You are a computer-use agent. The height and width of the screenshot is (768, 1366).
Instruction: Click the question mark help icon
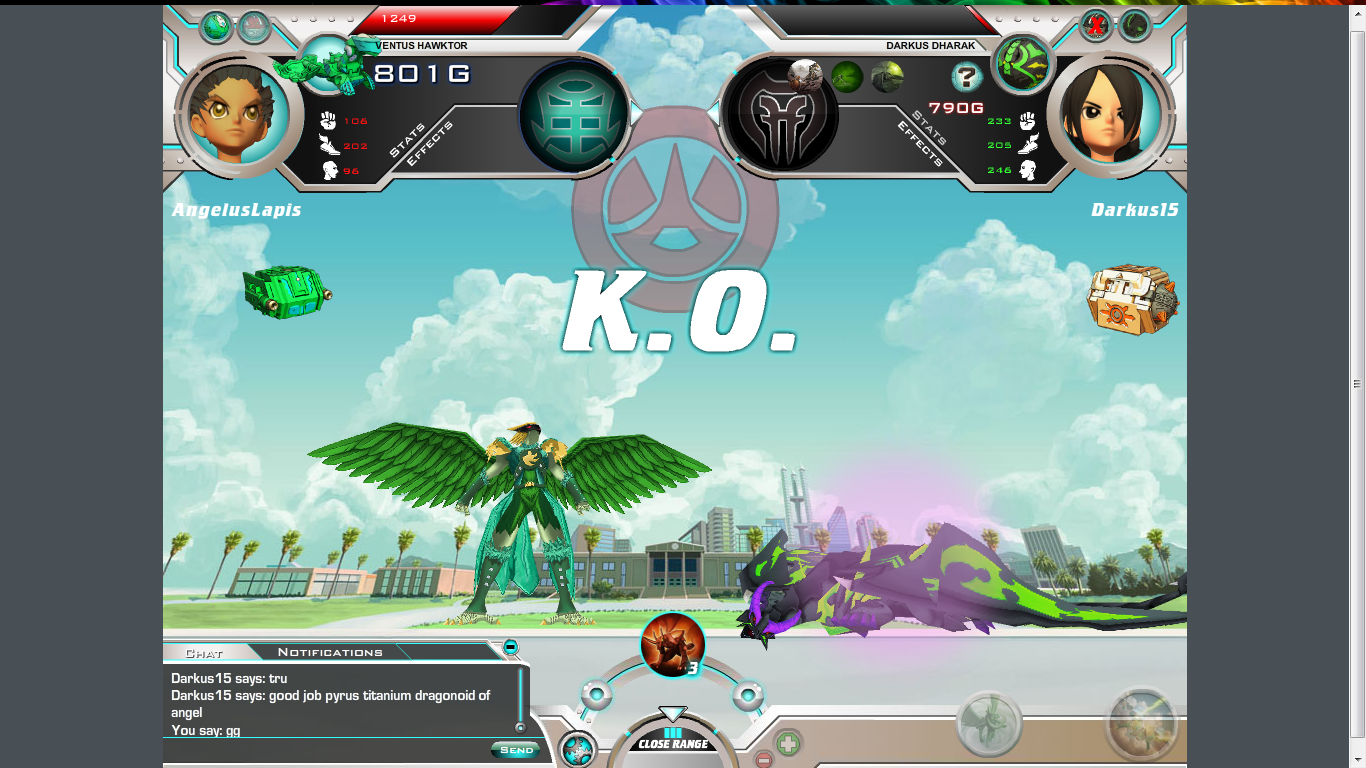tap(966, 77)
